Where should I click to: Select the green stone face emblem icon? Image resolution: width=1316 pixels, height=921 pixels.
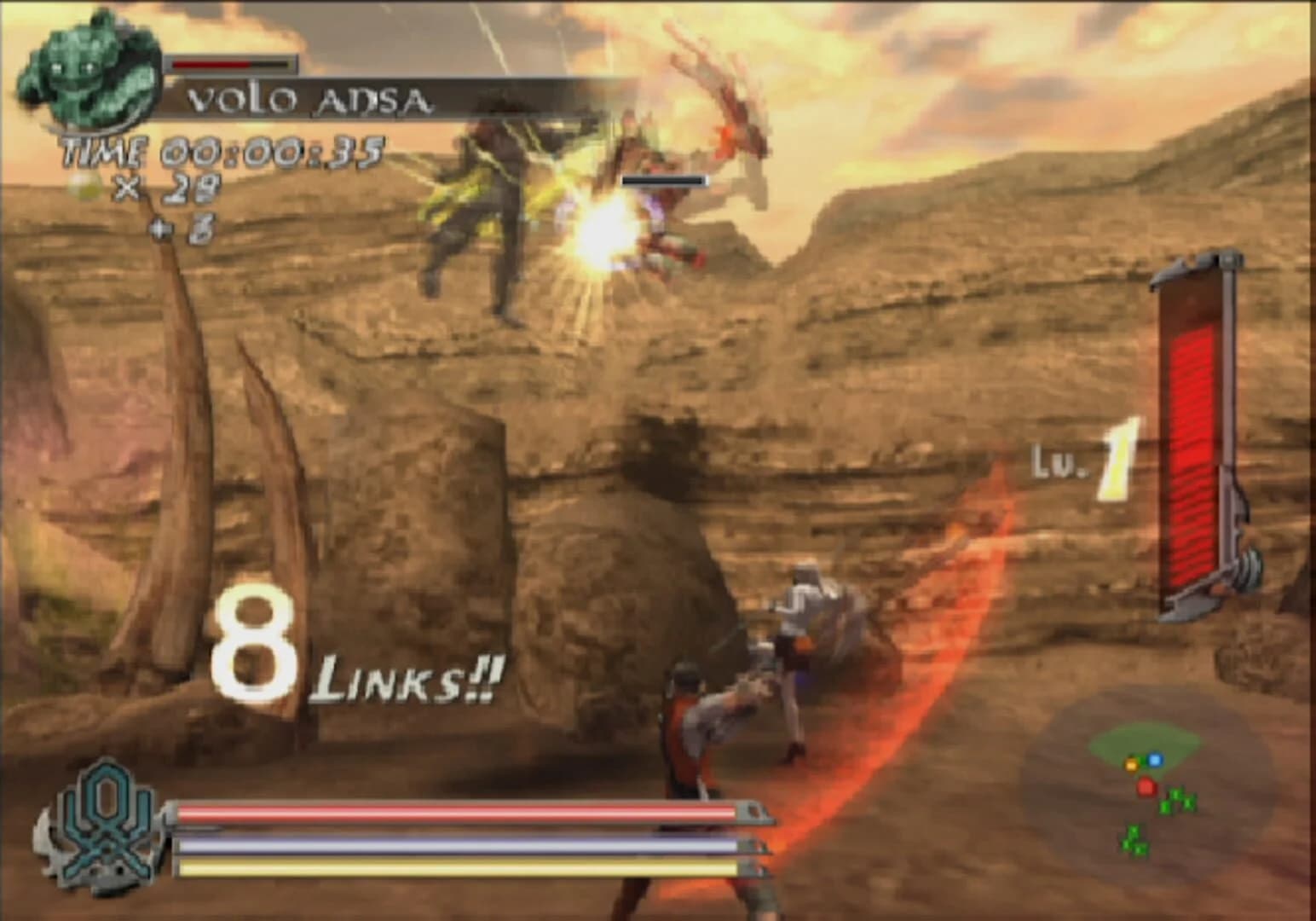click(85, 72)
